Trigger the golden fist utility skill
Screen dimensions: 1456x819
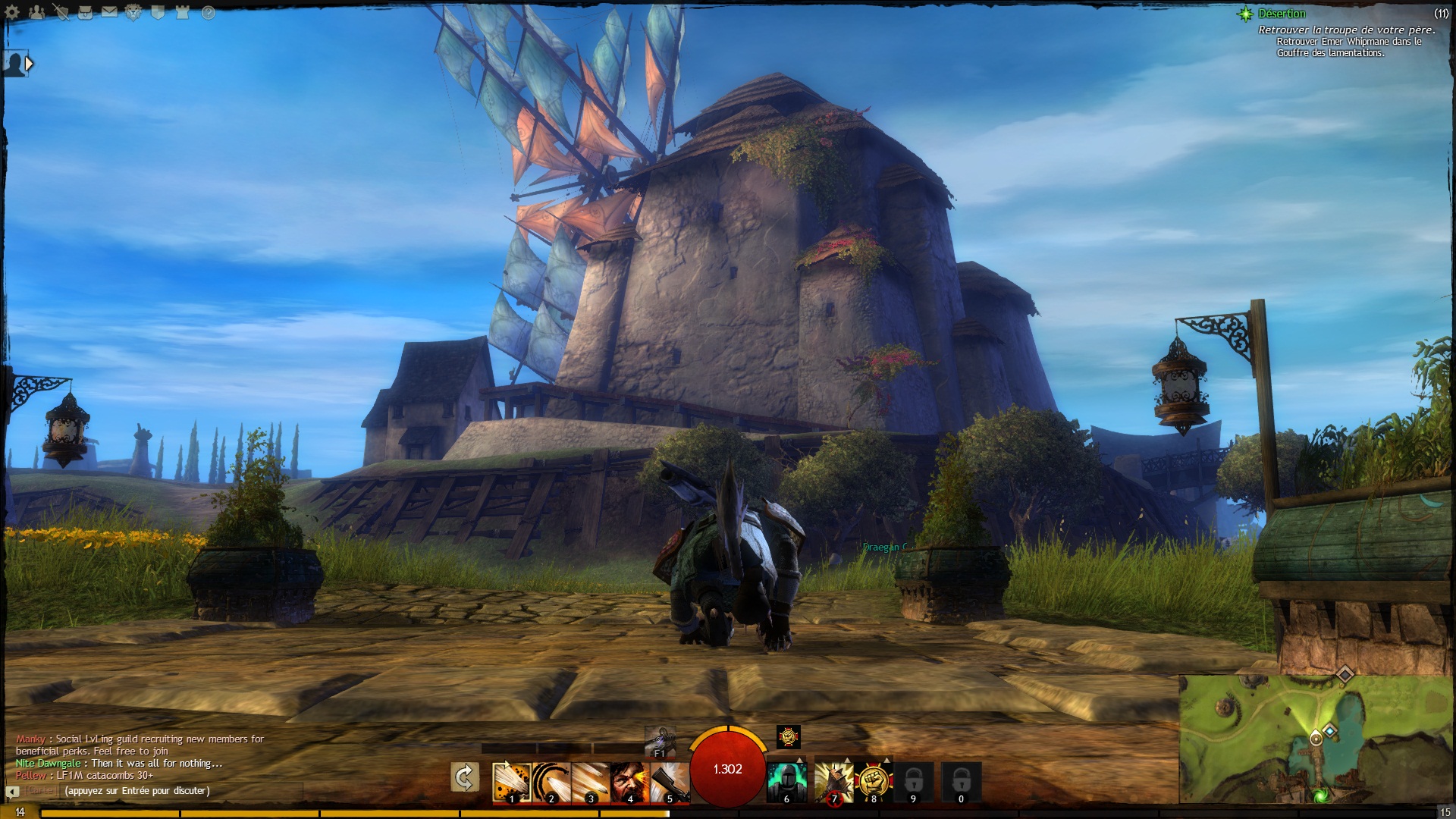coord(873,782)
